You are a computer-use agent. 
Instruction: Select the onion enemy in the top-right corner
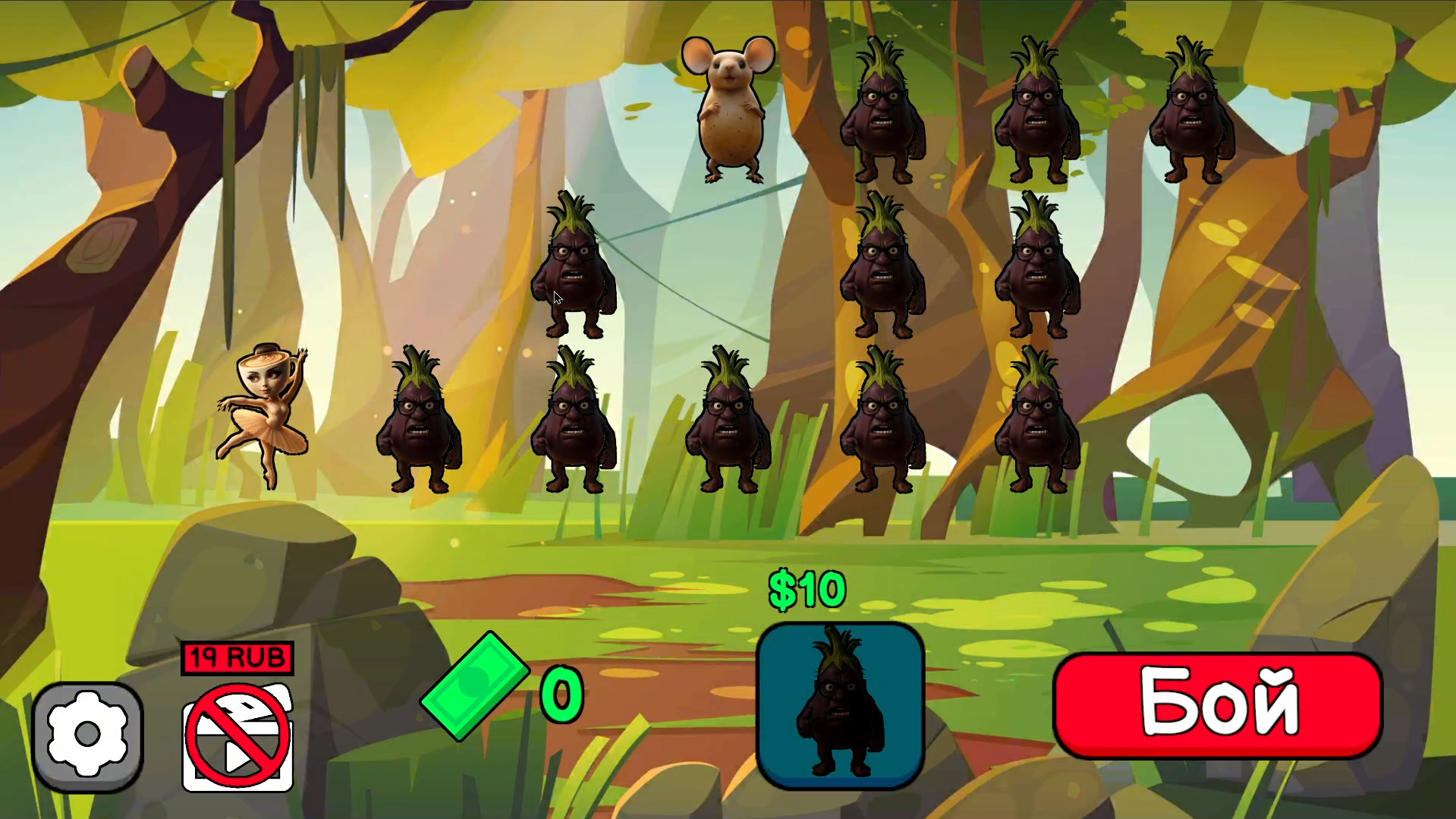tap(1191, 114)
